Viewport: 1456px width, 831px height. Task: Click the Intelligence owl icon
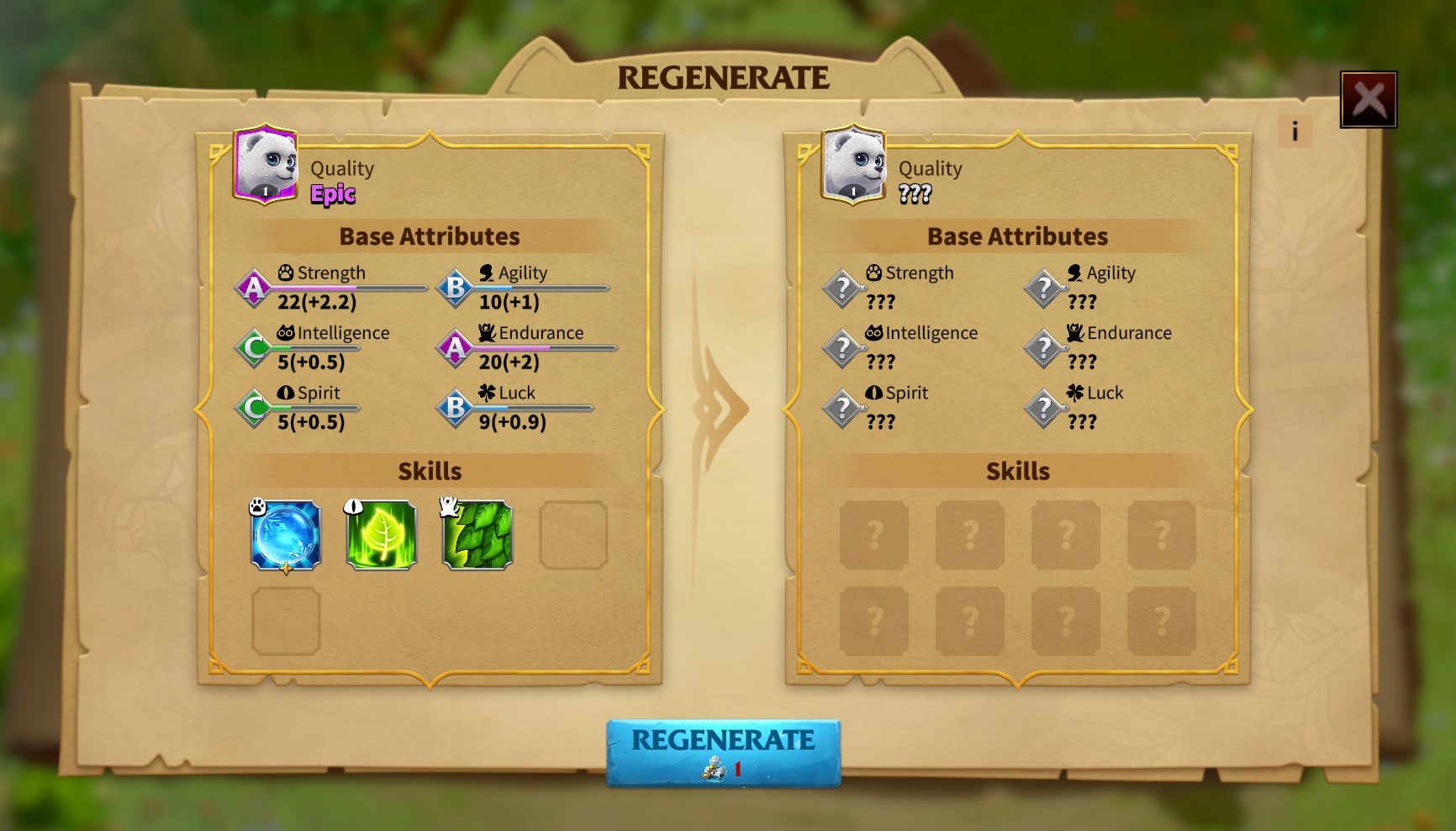(x=287, y=332)
